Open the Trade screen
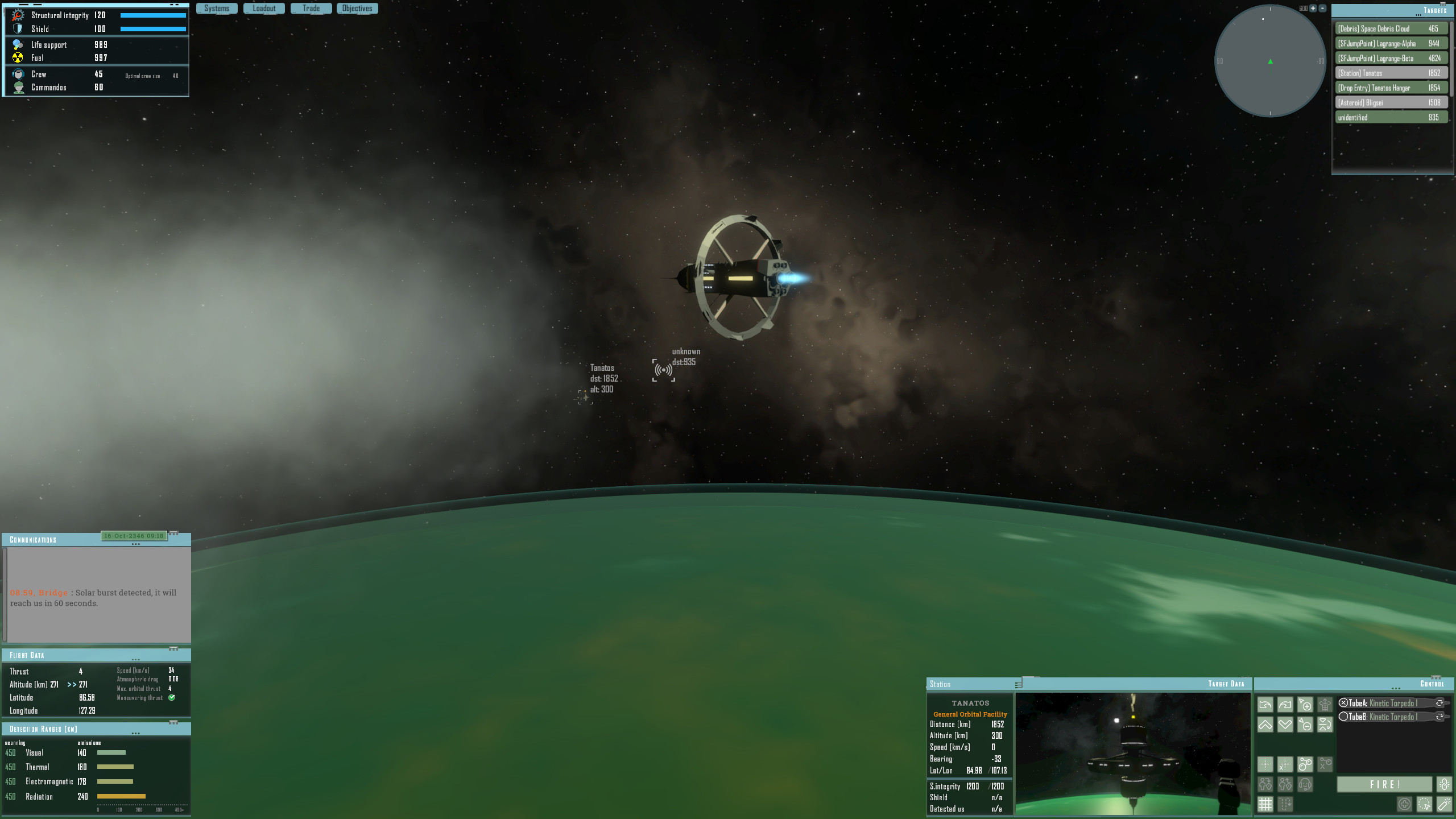This screenshot has width=1456, height=819. [311, 8]
